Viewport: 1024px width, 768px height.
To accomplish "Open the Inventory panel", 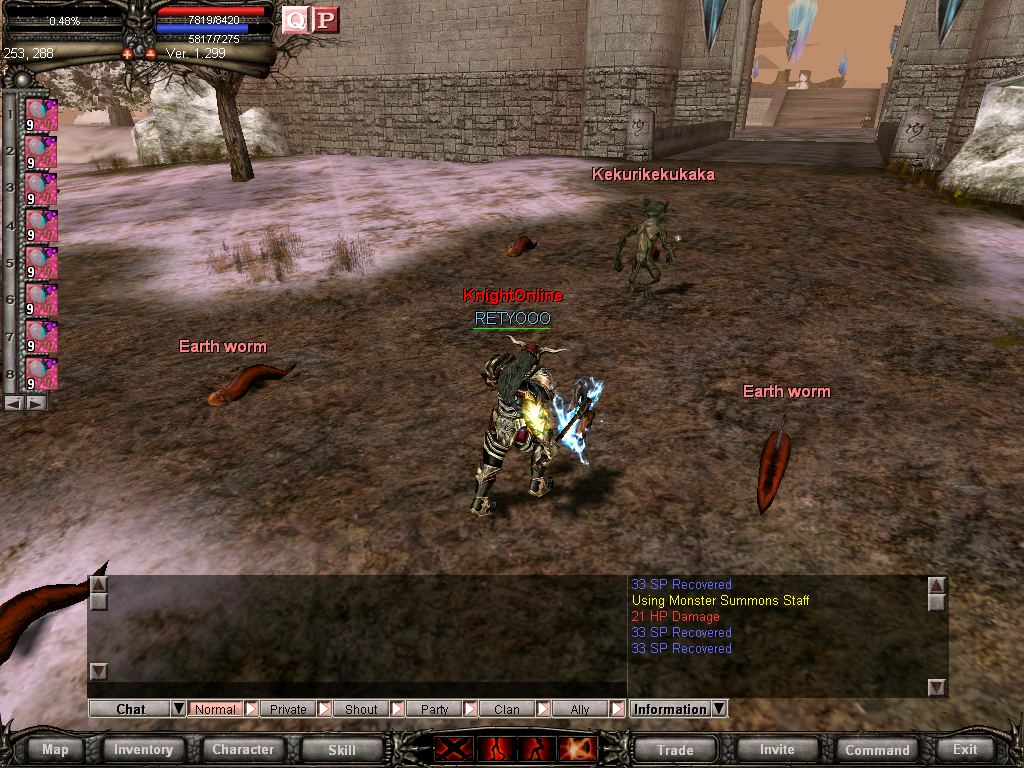I will pos(143,749).
